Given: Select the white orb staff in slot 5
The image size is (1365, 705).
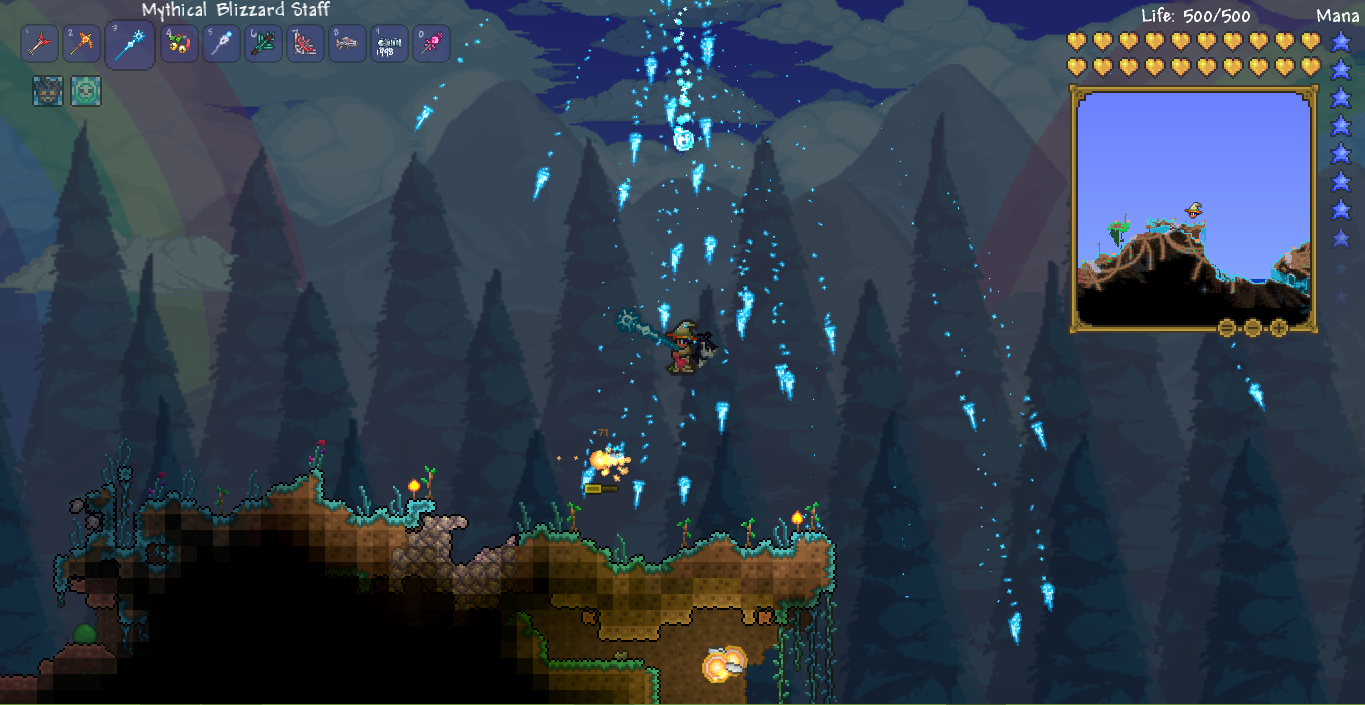Looking at the screenshot, I should click(221, 44).
